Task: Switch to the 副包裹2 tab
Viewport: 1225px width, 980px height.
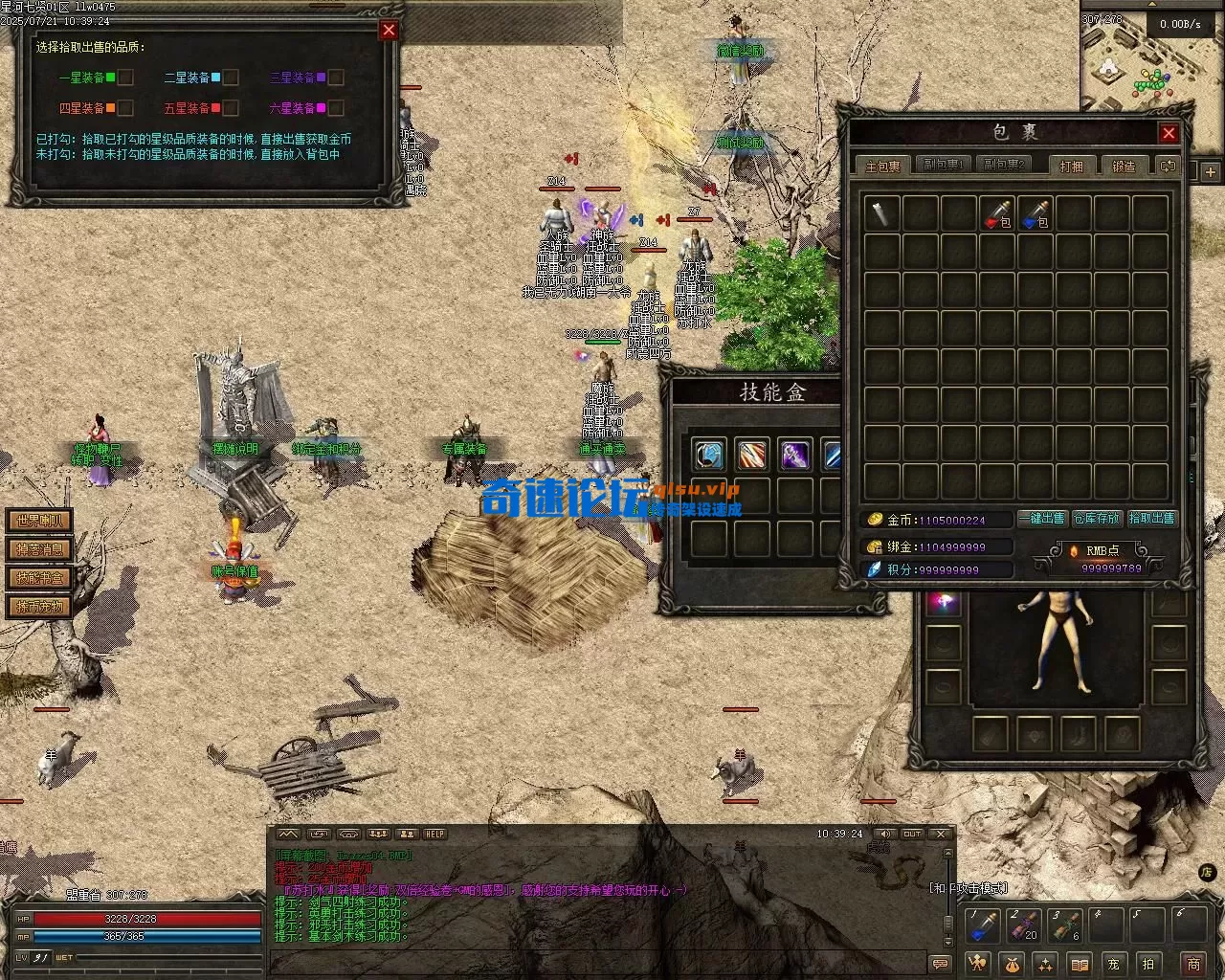Action: [x=1004, y=166]
